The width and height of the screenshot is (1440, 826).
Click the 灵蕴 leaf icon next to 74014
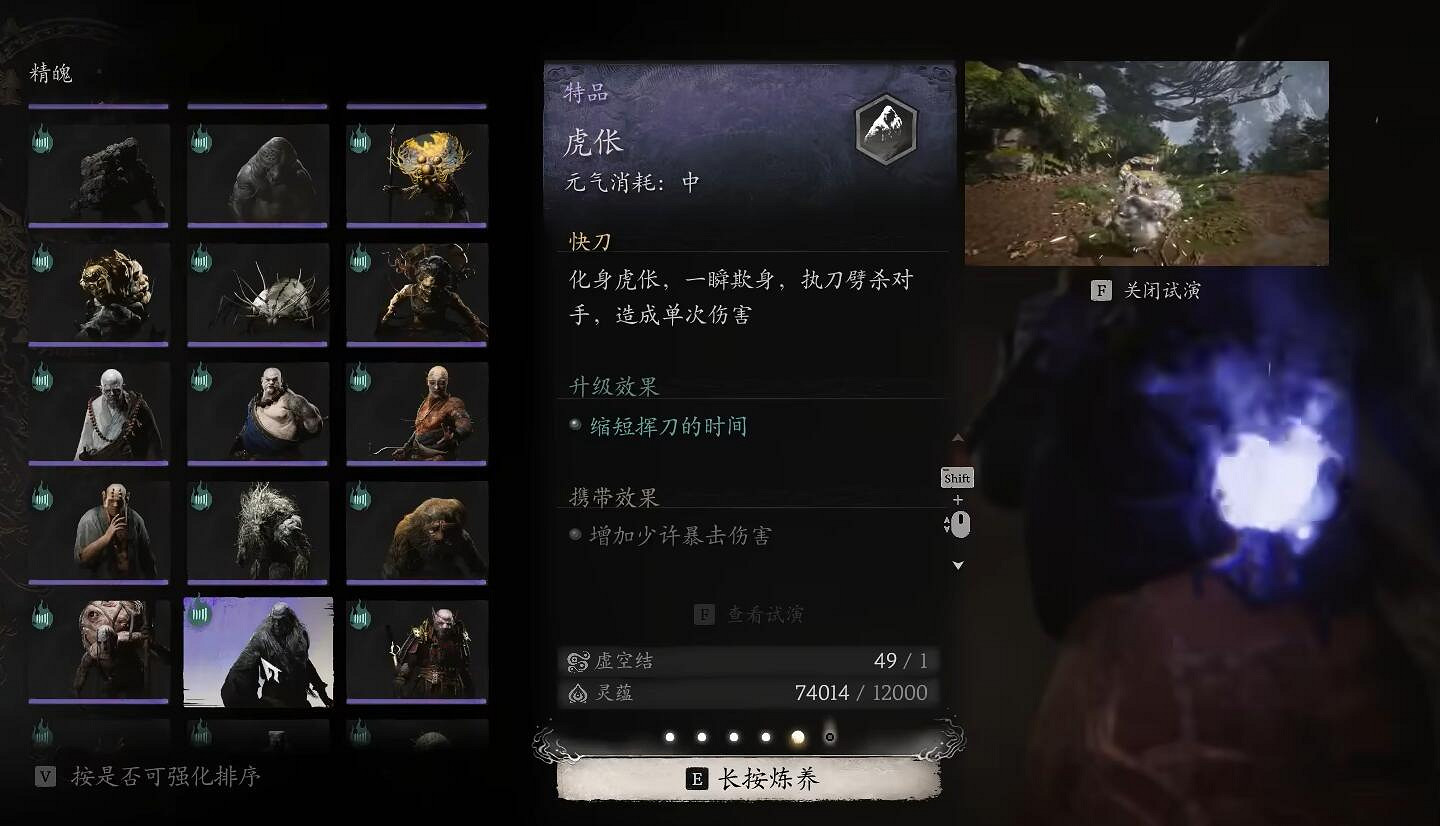(x=578, y=692)
